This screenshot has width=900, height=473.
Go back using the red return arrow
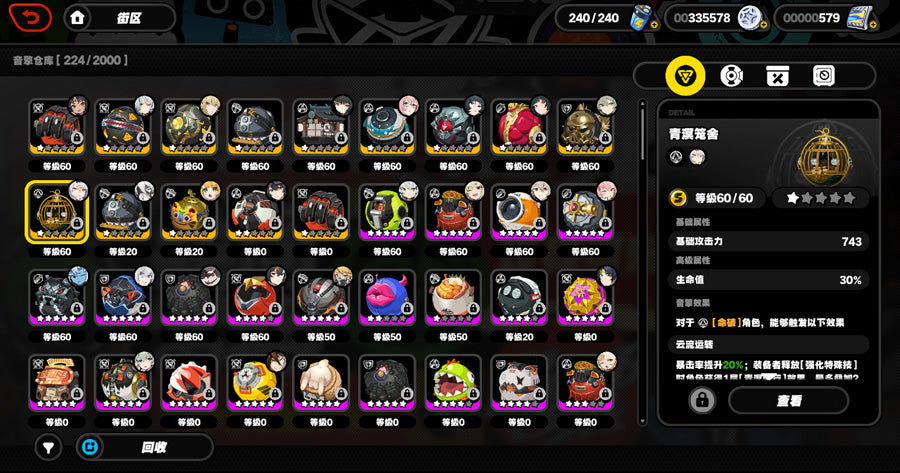32,18
